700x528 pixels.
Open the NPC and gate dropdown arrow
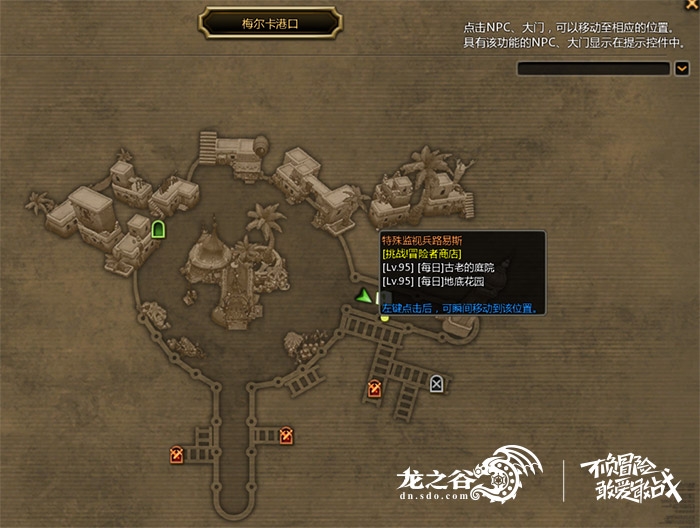coord(682,68)
